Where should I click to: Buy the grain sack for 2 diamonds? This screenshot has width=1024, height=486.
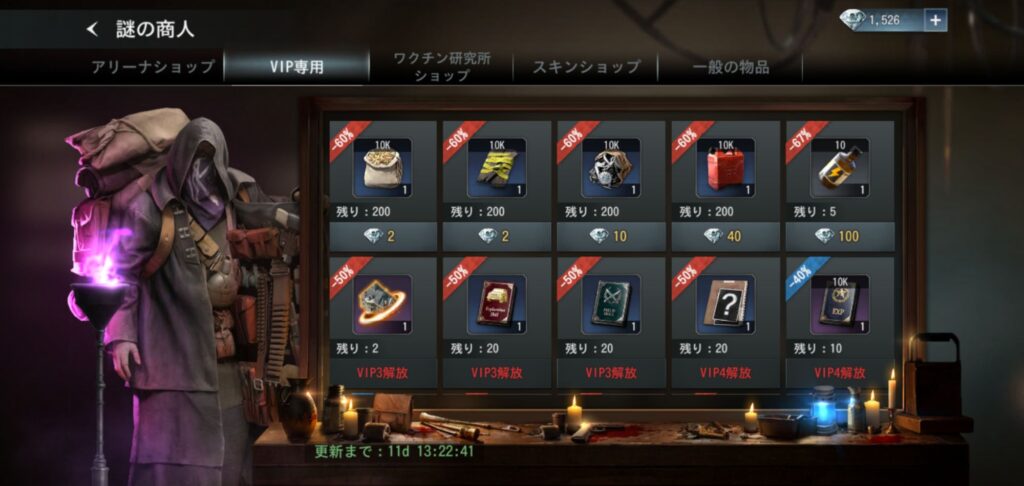[x=383, y=236]
